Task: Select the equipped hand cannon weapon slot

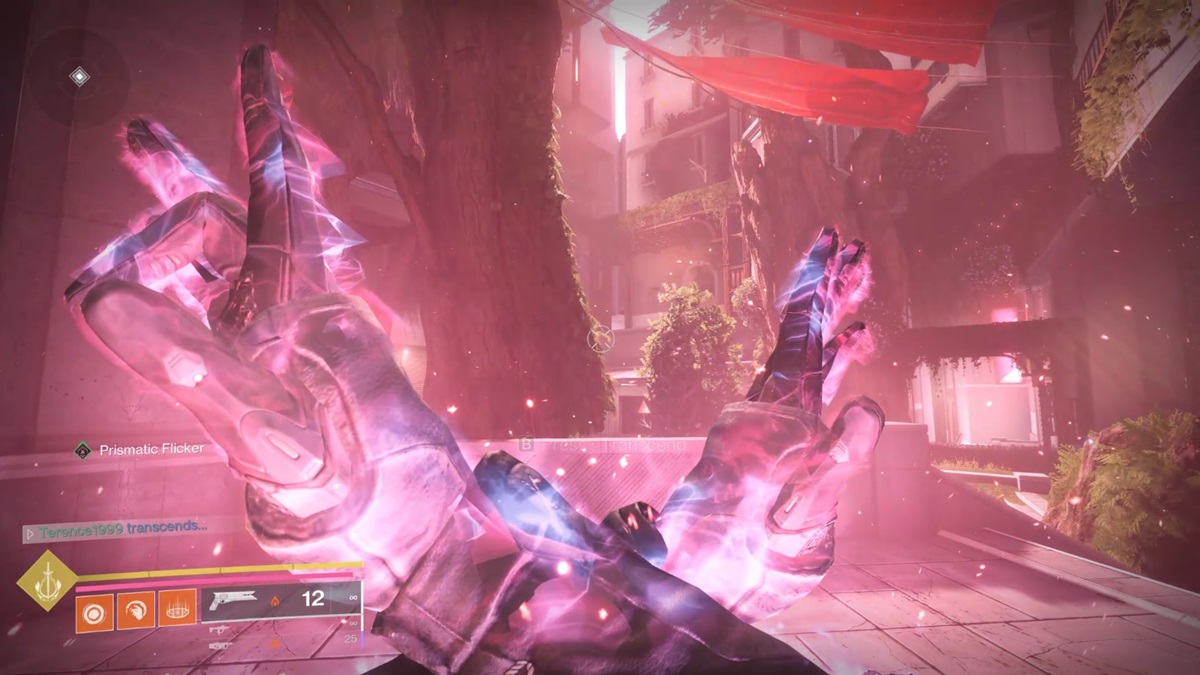Action: [x=281, y=601]
